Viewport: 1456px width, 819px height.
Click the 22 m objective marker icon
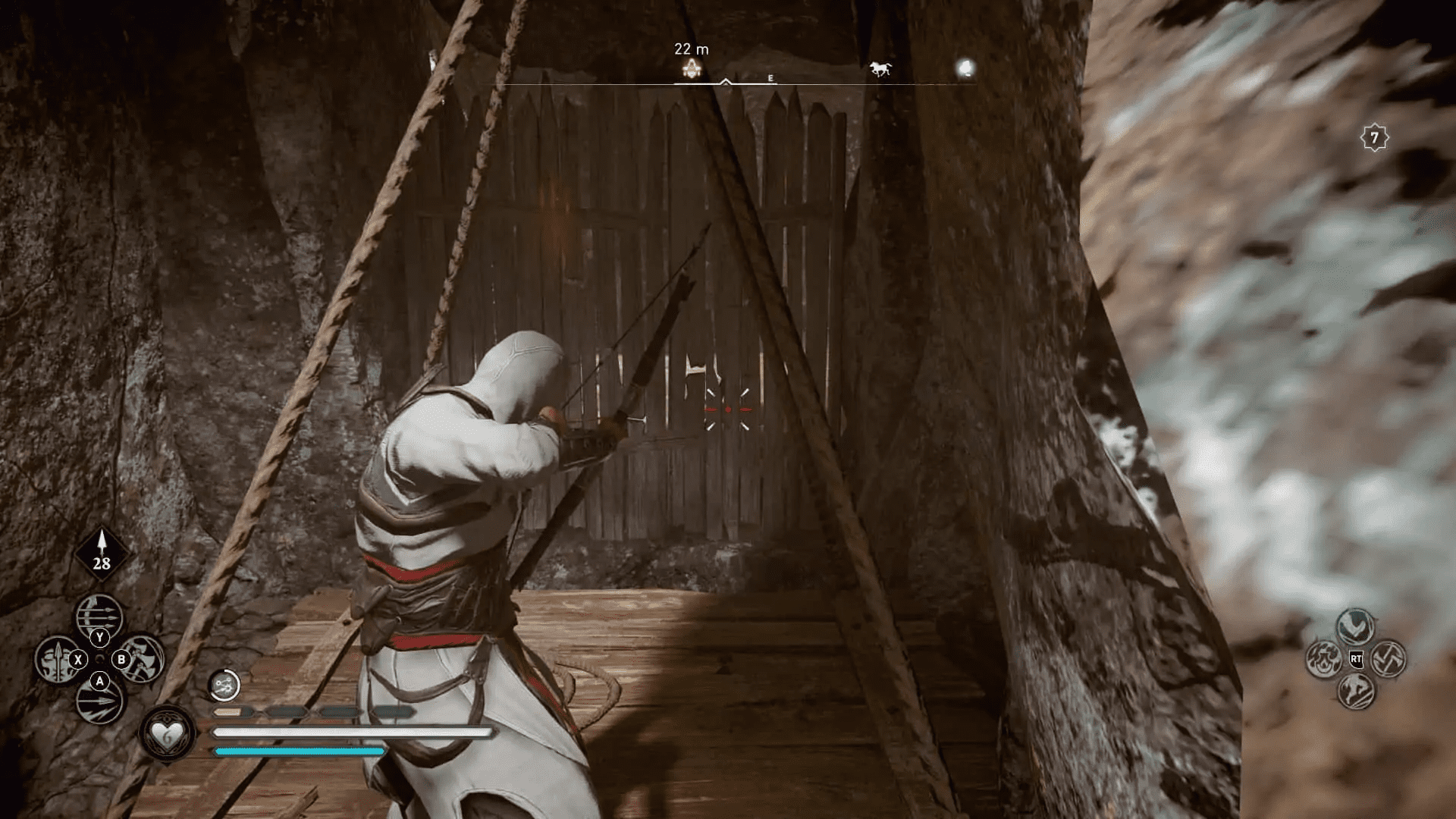click(690, 68)
